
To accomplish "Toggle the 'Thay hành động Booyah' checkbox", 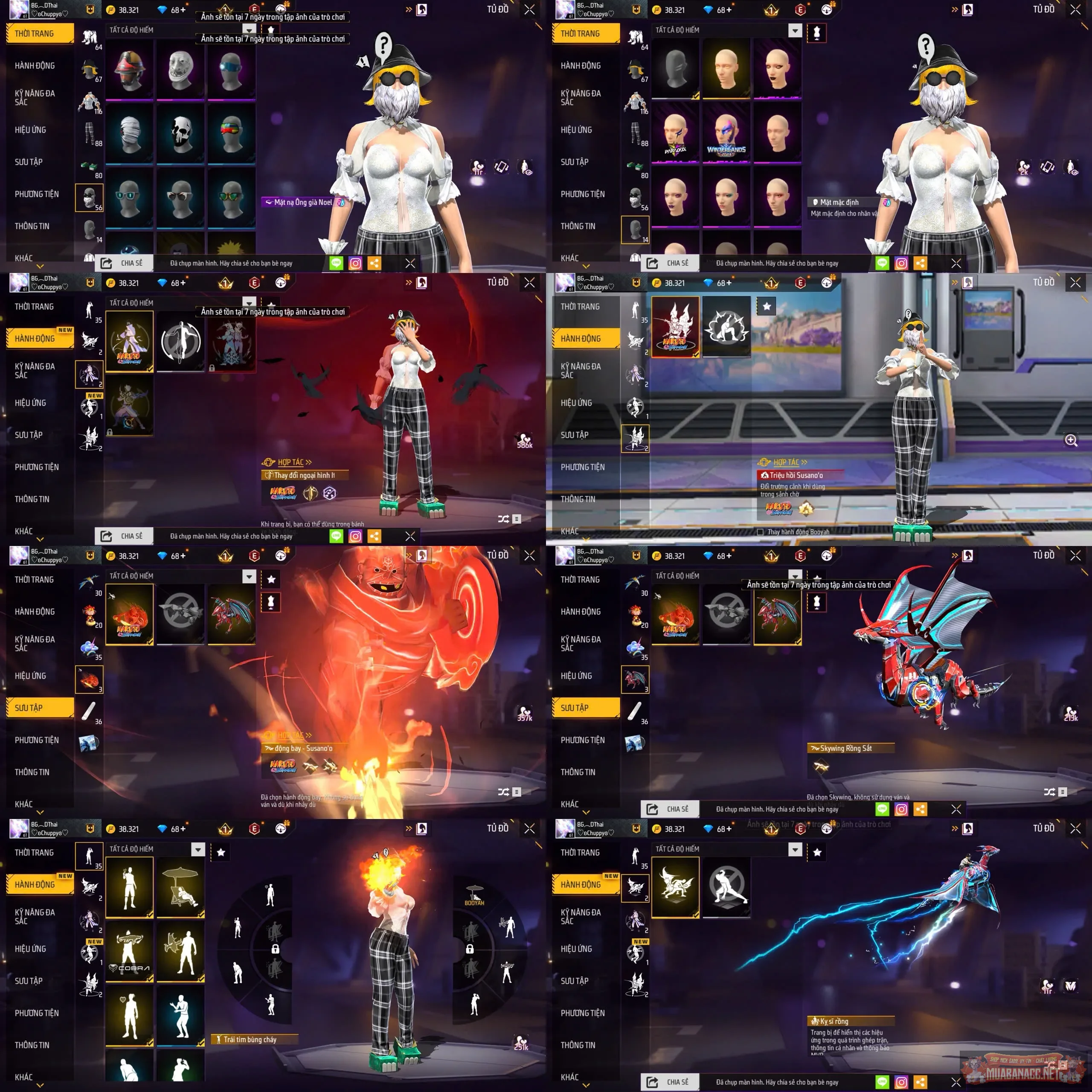I will tap(761, 532).
